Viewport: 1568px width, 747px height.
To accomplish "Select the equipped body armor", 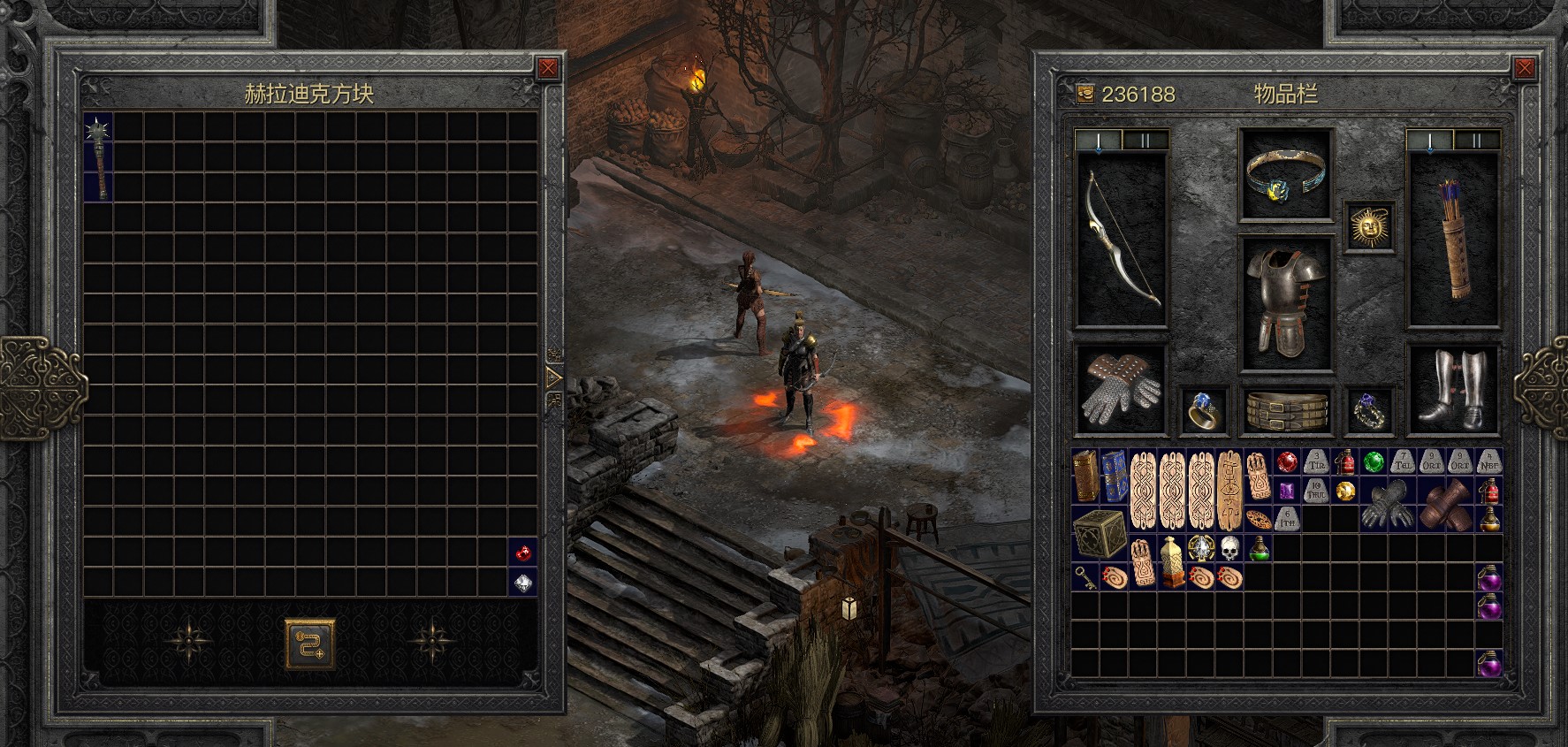I will pyautogui.click(x=1286, y=302).
